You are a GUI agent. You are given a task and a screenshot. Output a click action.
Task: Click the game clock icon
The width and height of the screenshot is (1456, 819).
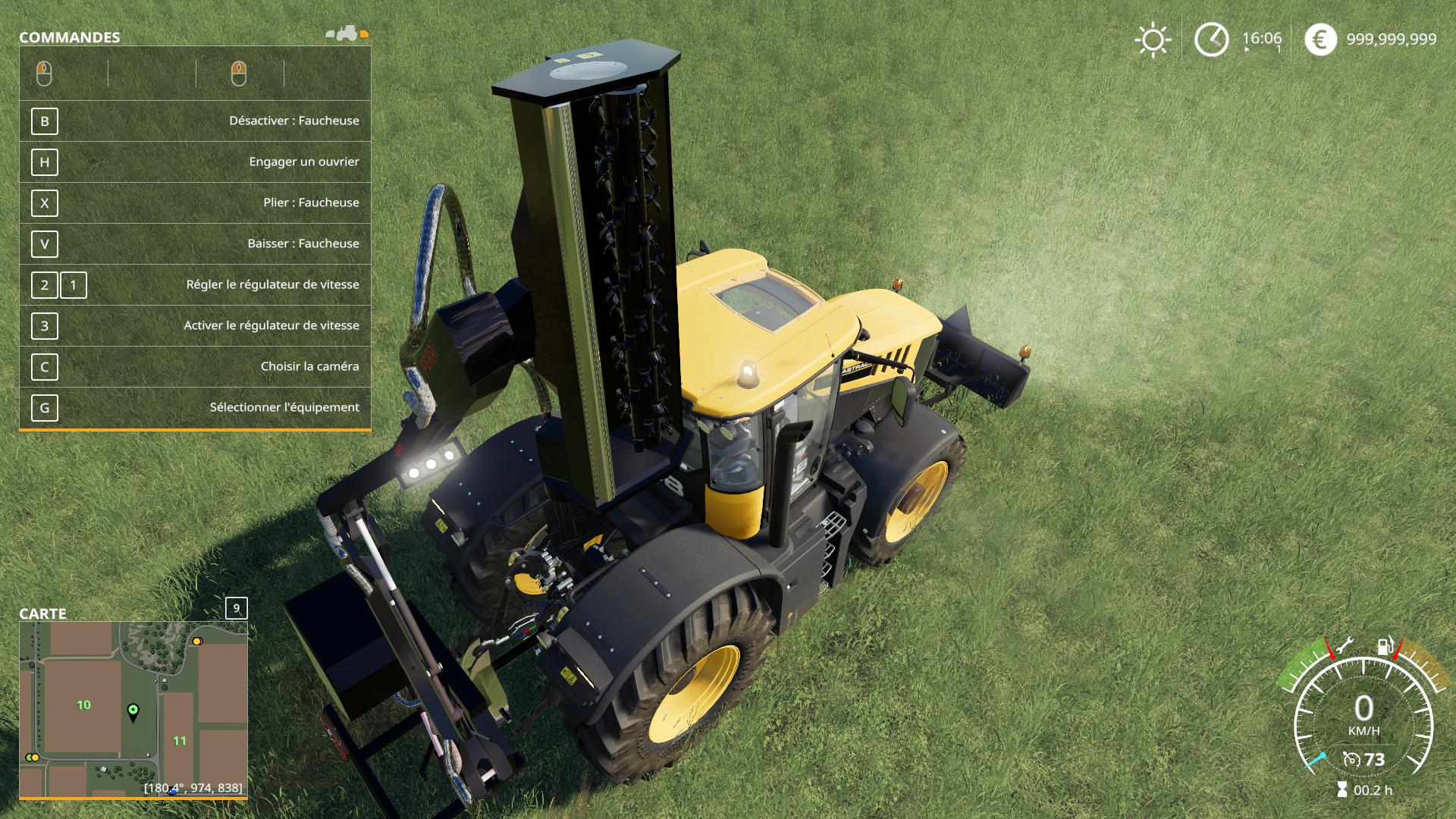pyautogui.click(x=1211, y=39)
